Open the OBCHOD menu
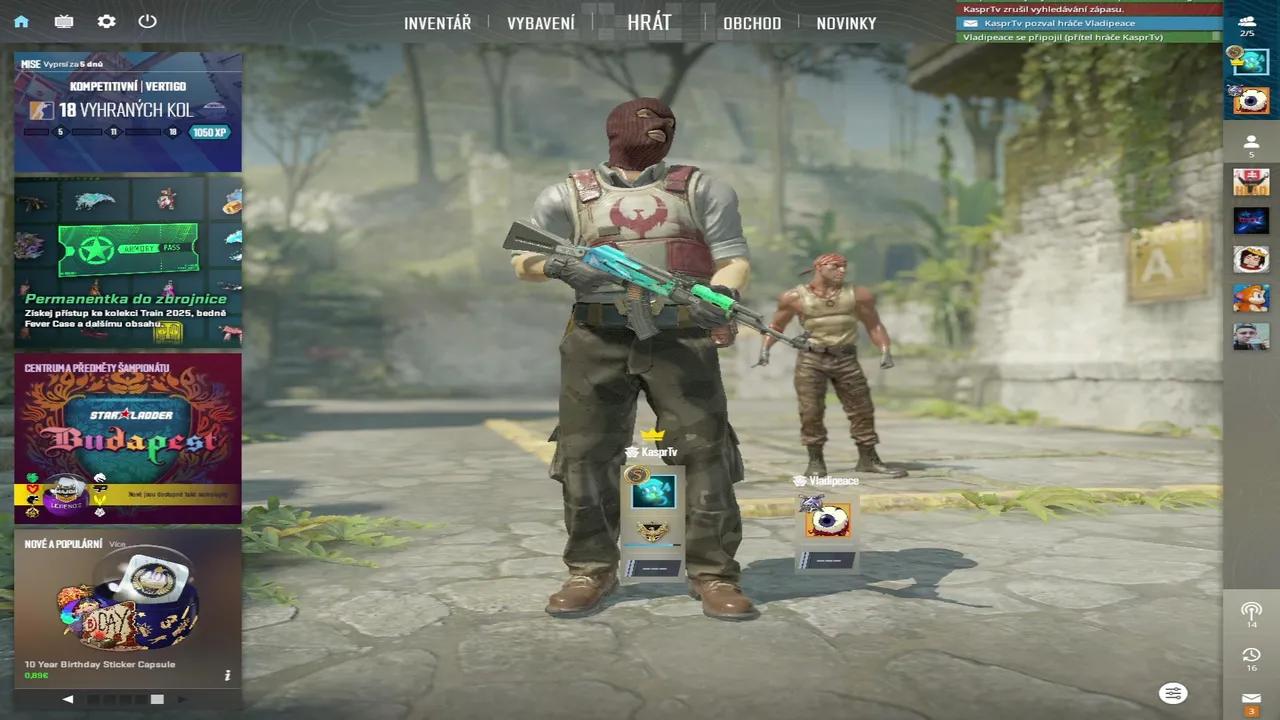The width and height of the screenshot is (1280, 720). (752, 23)
